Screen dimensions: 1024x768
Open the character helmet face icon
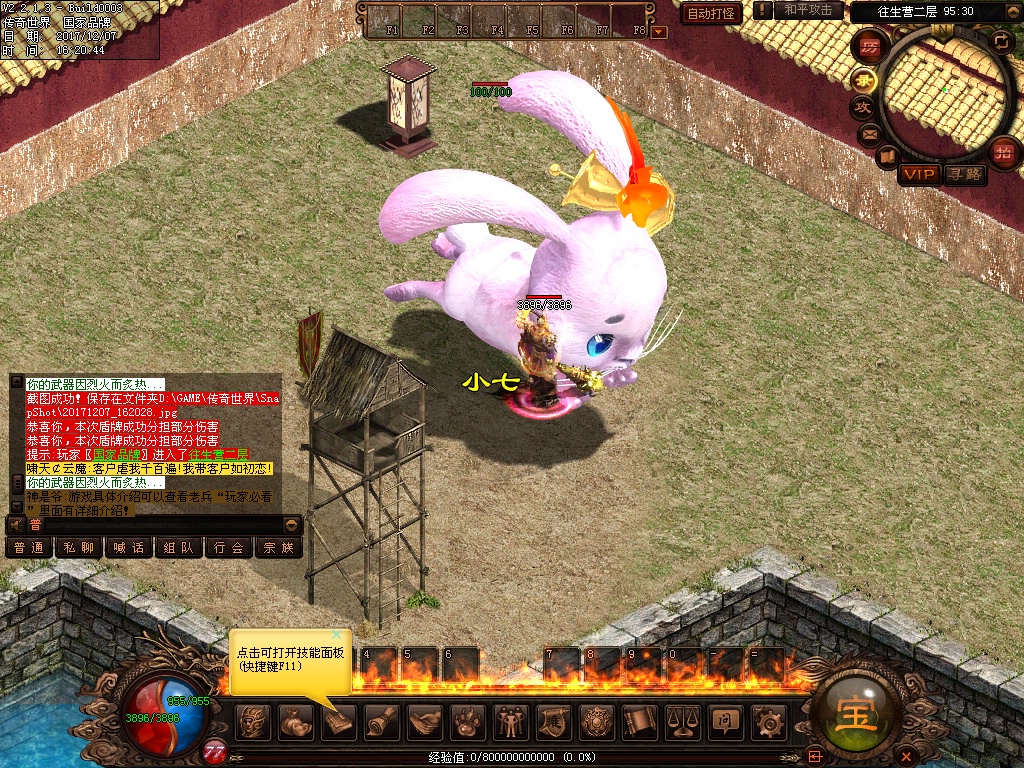(x=252, y=720)
